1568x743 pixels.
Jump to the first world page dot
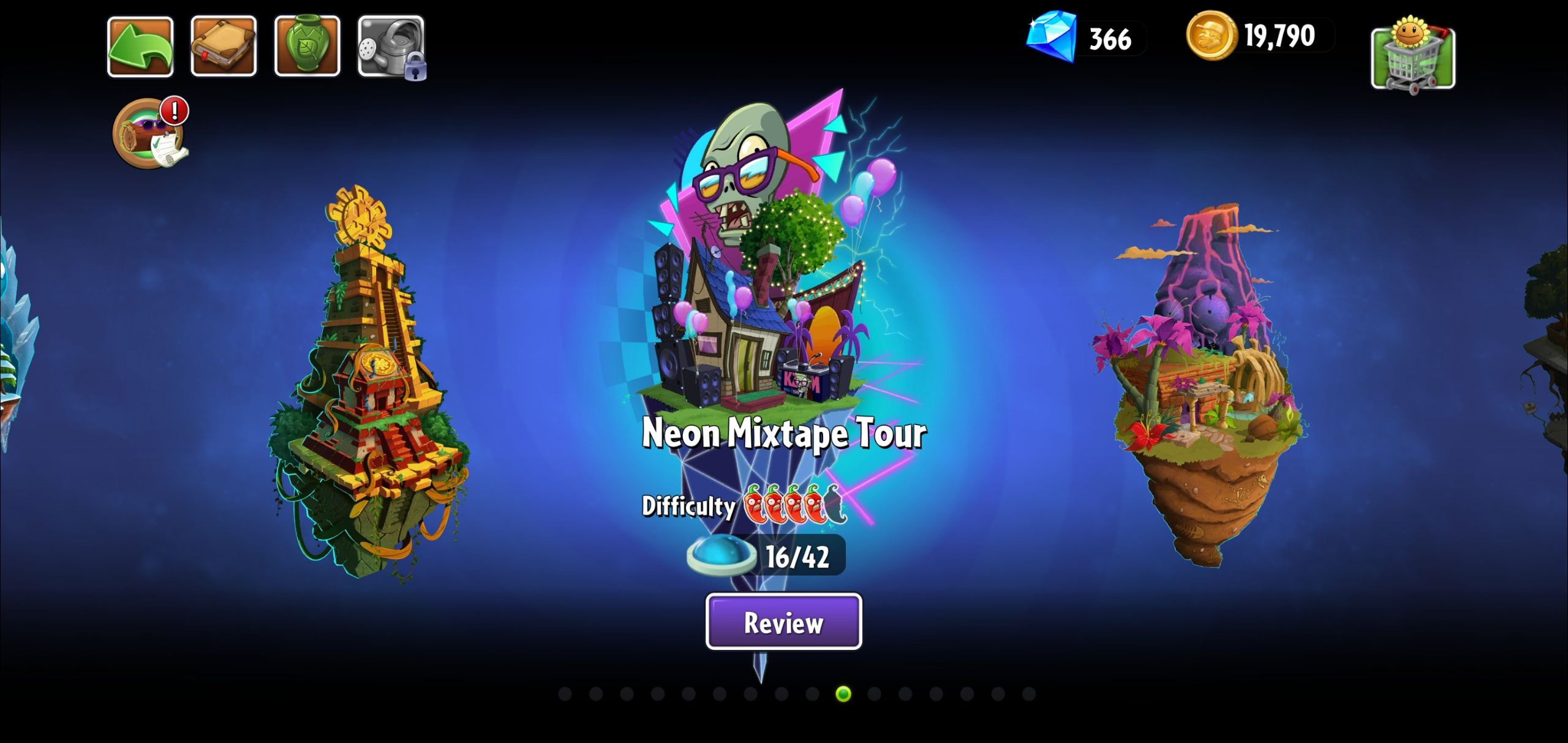[x=565, y=694]
